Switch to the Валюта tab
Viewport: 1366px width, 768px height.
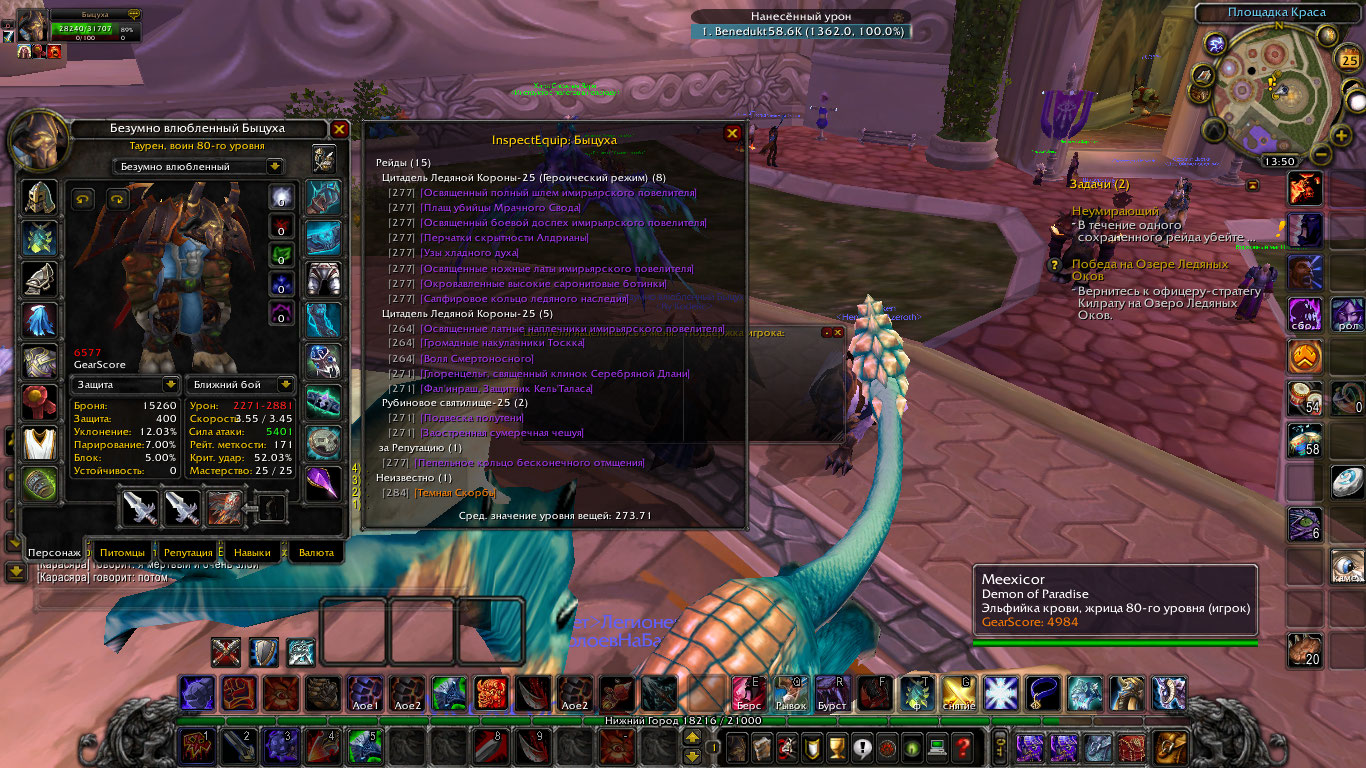(316, 552)
